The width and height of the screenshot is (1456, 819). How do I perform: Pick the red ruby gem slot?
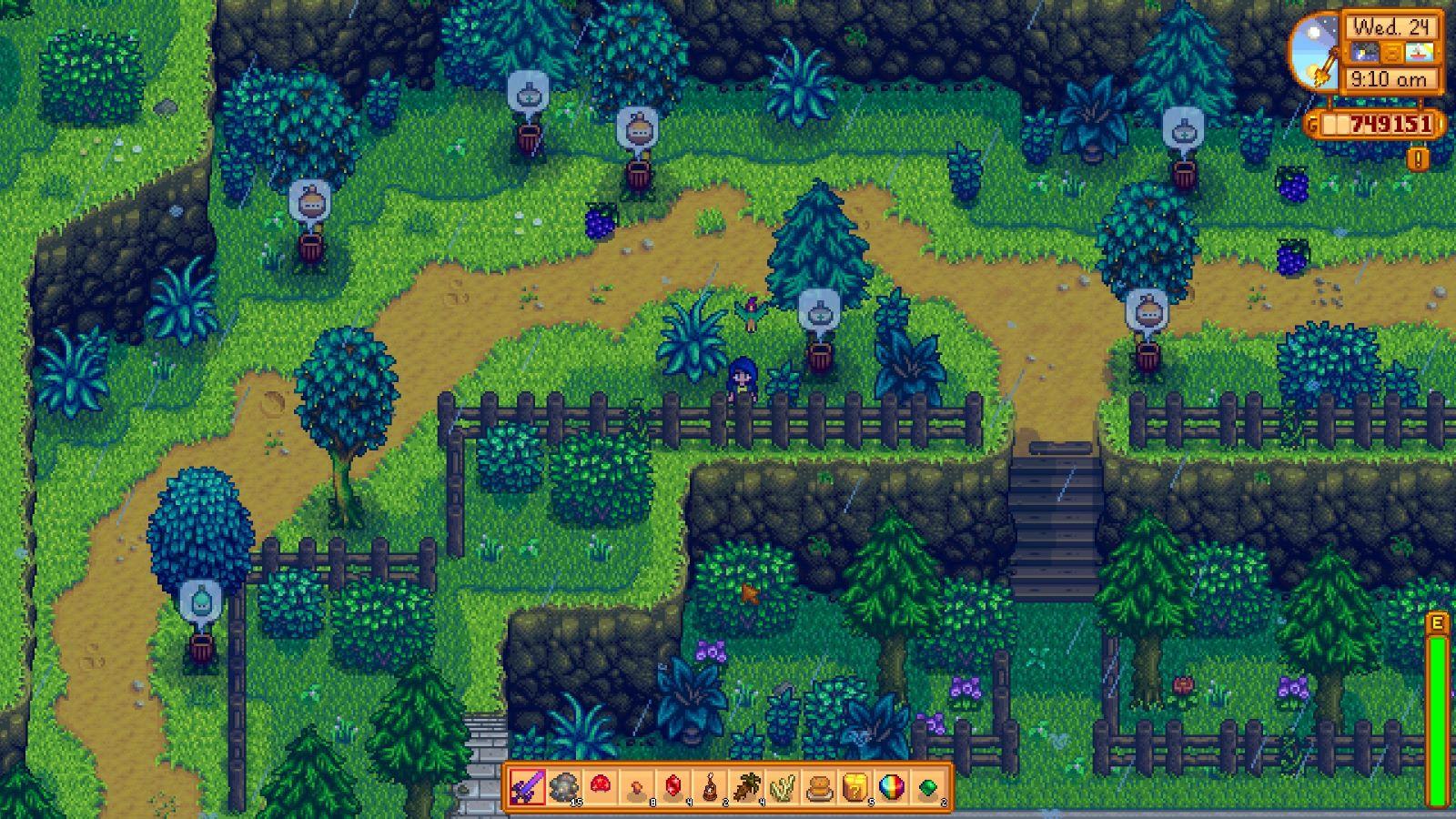click(x=672, y=787)
